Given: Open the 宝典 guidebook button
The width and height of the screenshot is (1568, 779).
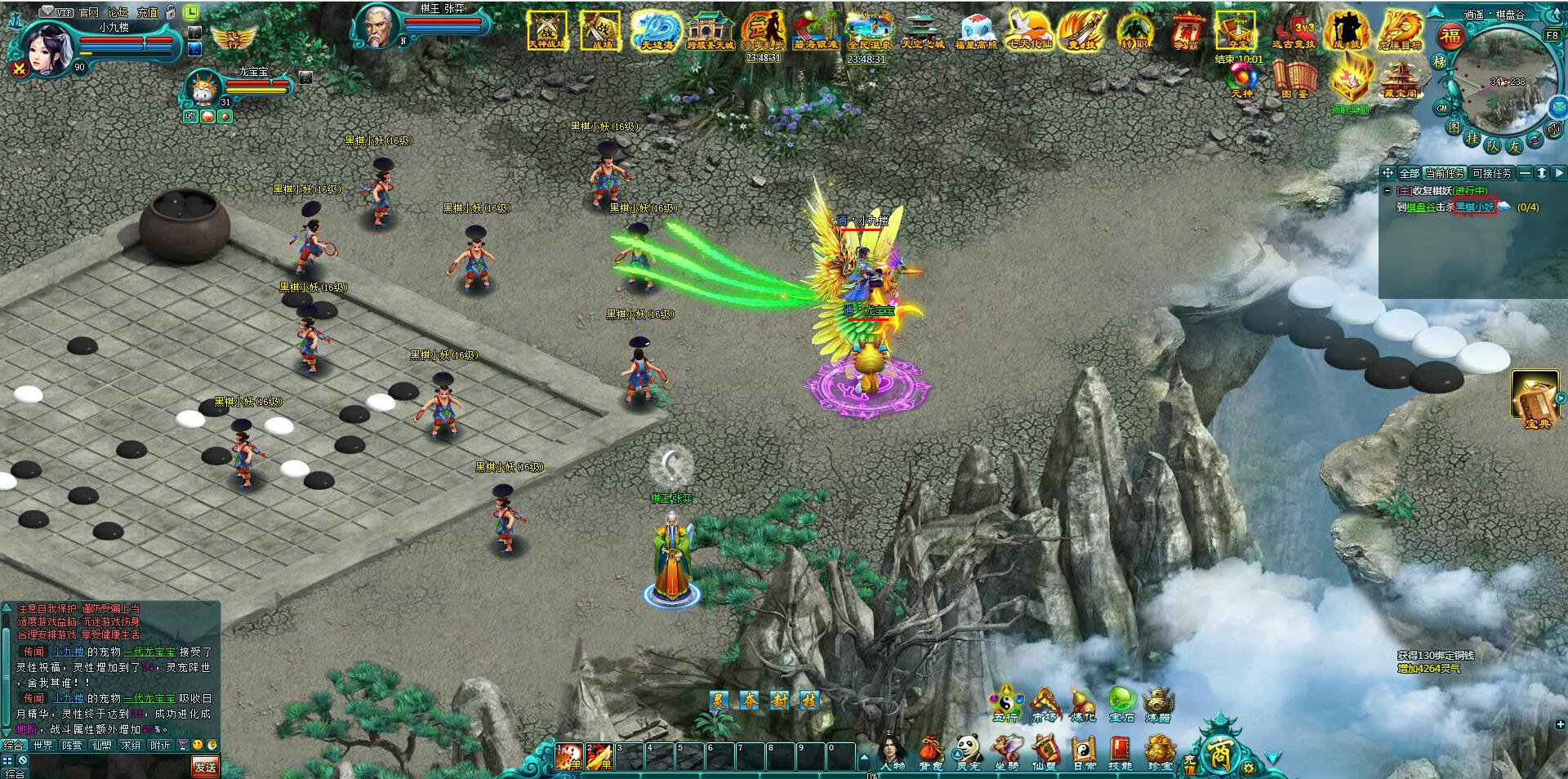Looking at the screenshot, I should coord(1537,400).
